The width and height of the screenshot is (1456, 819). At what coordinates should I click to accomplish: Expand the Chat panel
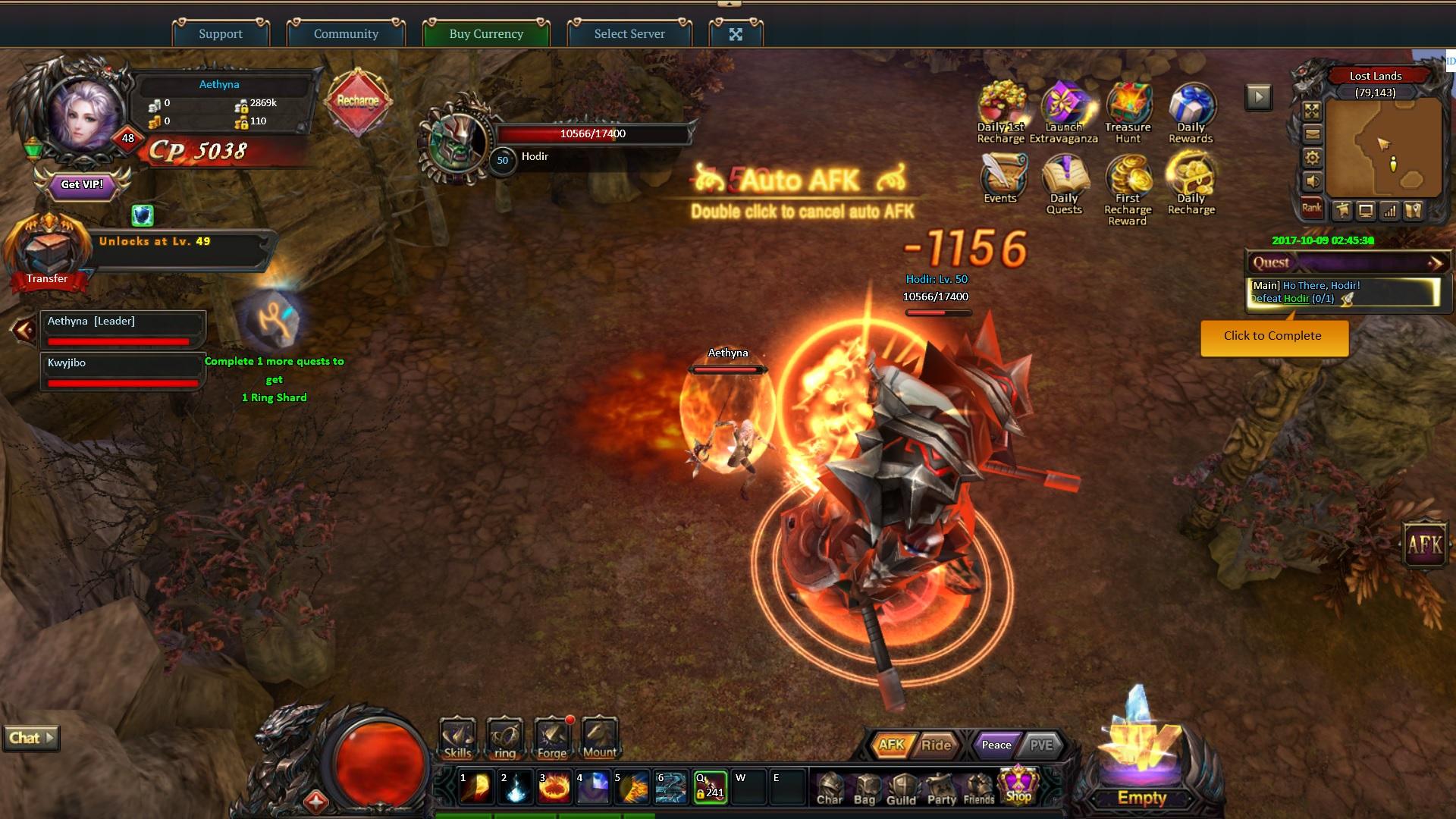(x=31, y=738)
